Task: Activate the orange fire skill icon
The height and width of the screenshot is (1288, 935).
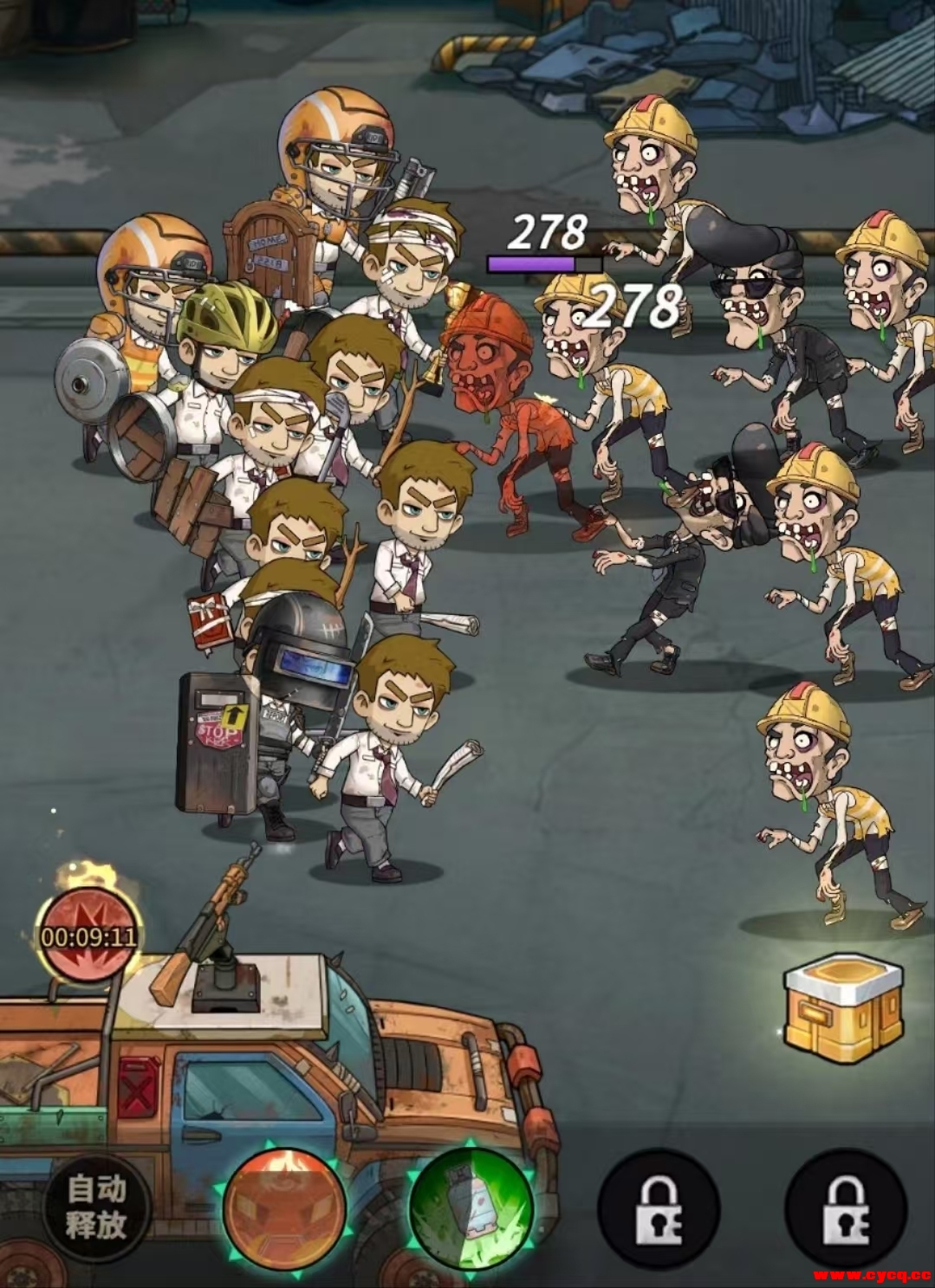Action: [284, 1205]
